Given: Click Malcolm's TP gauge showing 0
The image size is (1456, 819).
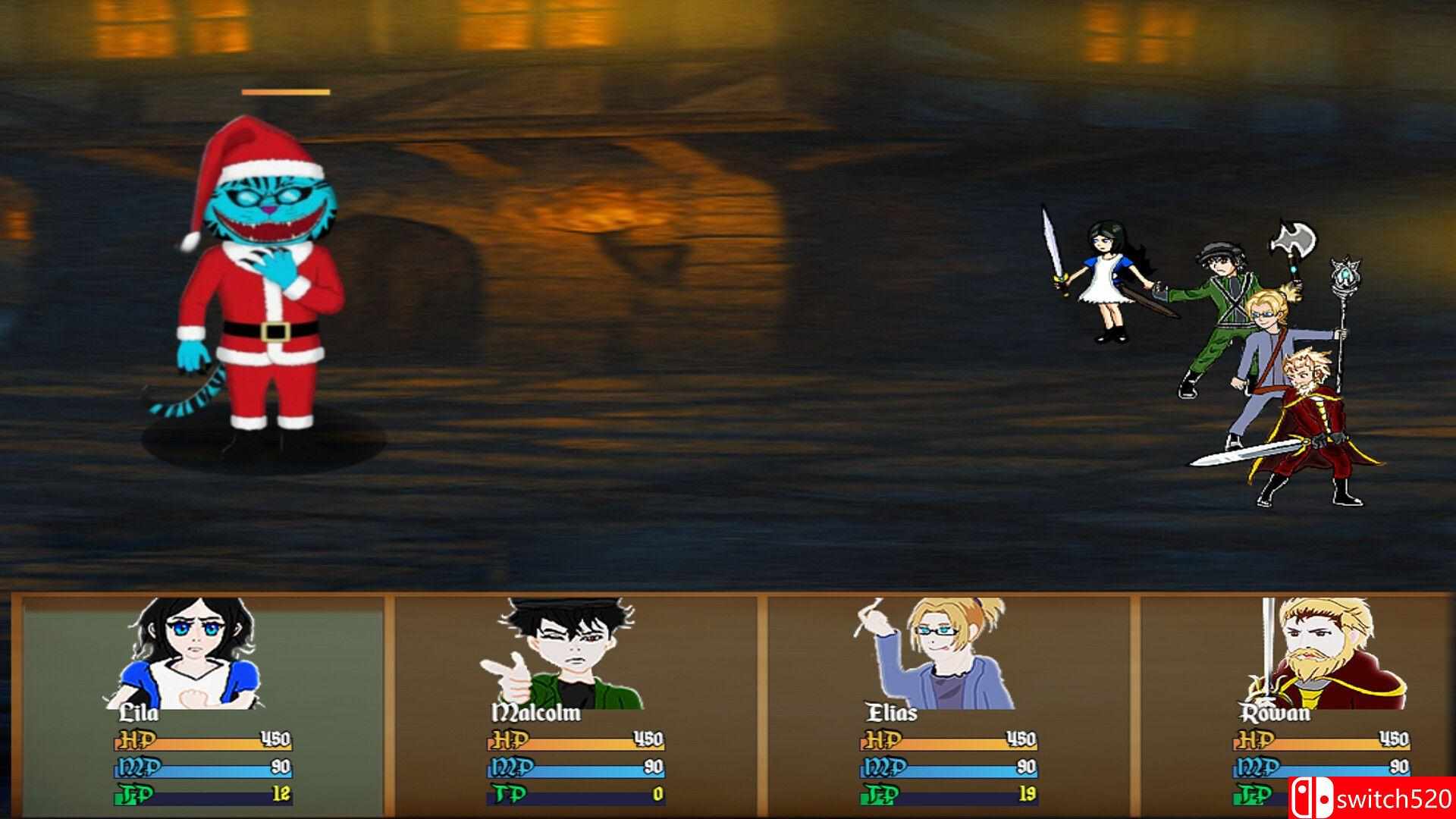Looking at the screenshot, I should pos(573,793).
